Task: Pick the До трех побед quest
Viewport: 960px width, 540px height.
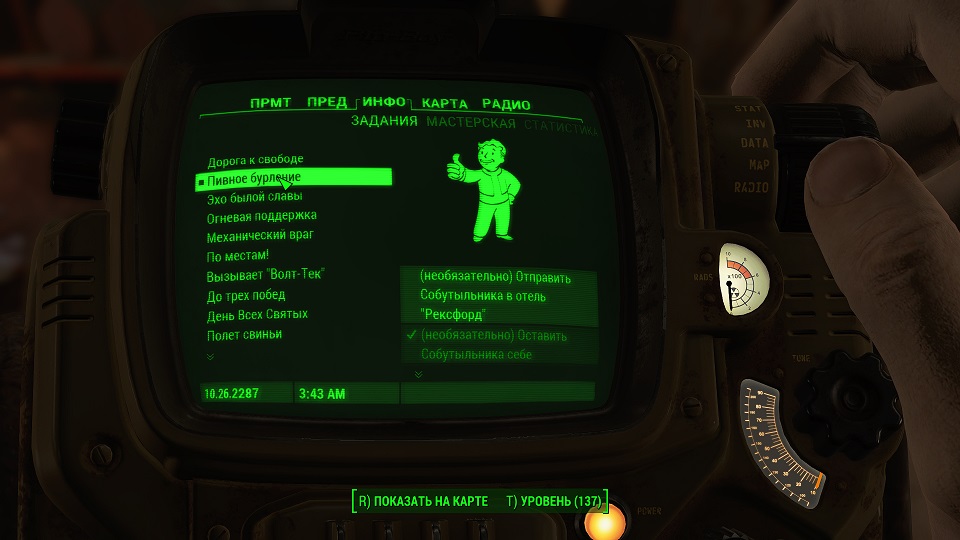Action: pos(246,295)
